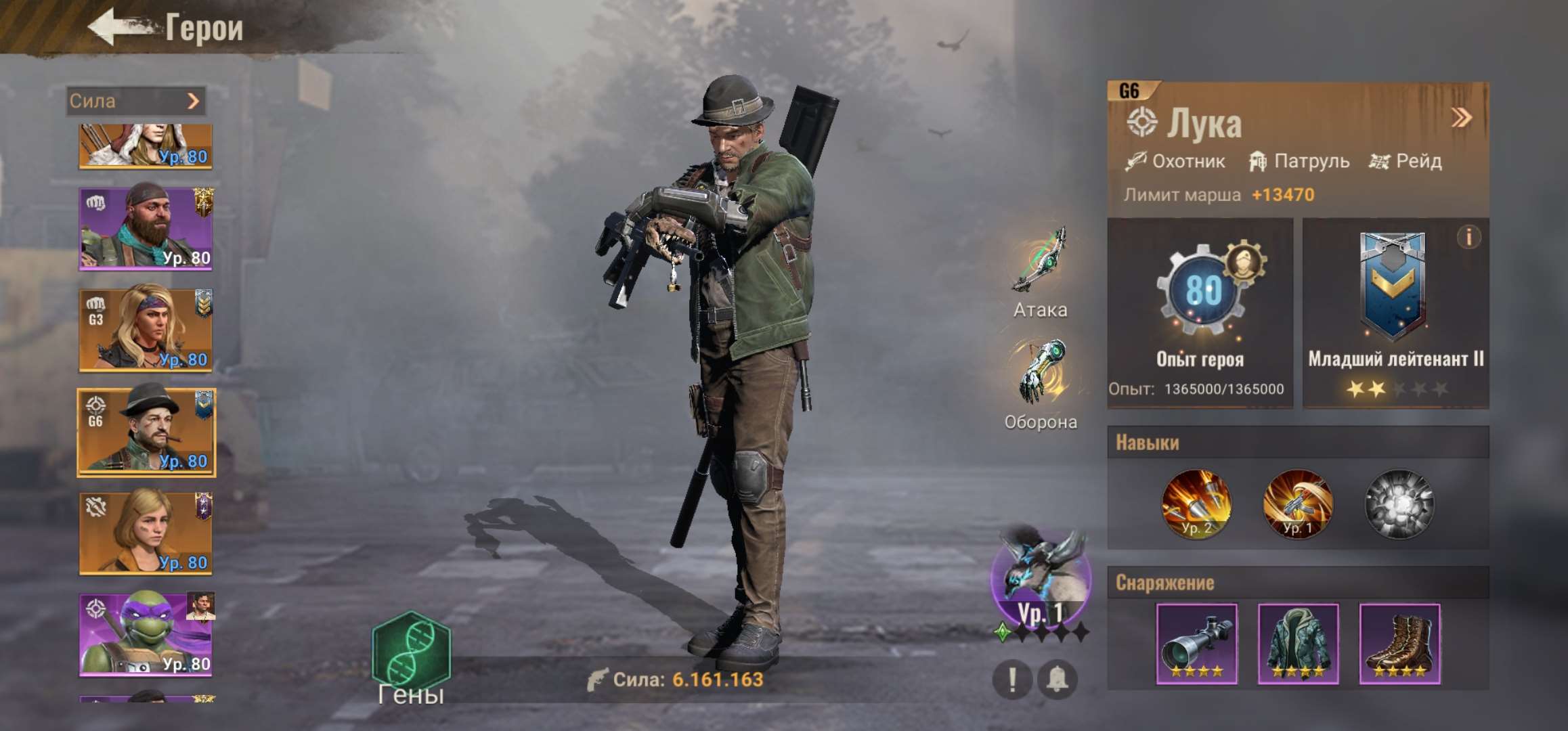Click the Охотник class icon

(1137, 161)
